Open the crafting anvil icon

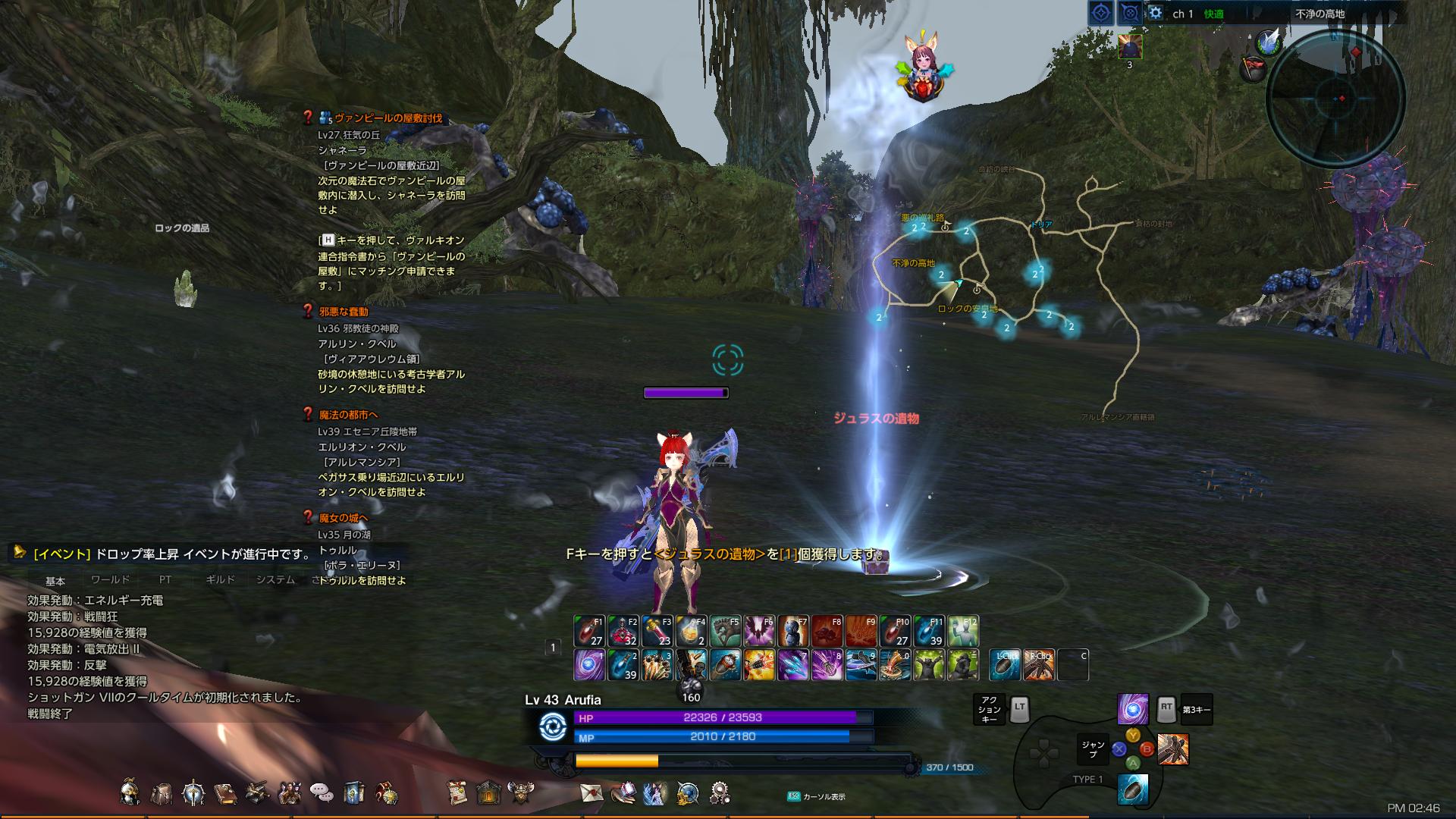click(256, 792)
